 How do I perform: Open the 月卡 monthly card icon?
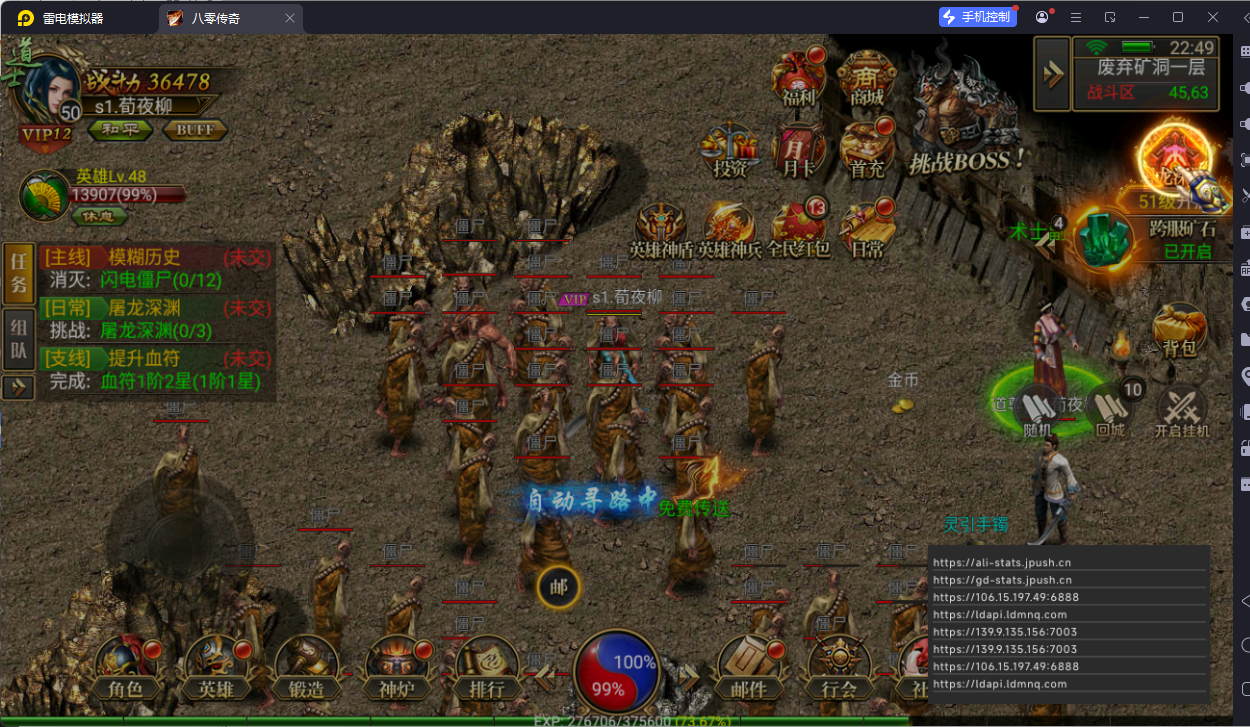pos(798,150)
